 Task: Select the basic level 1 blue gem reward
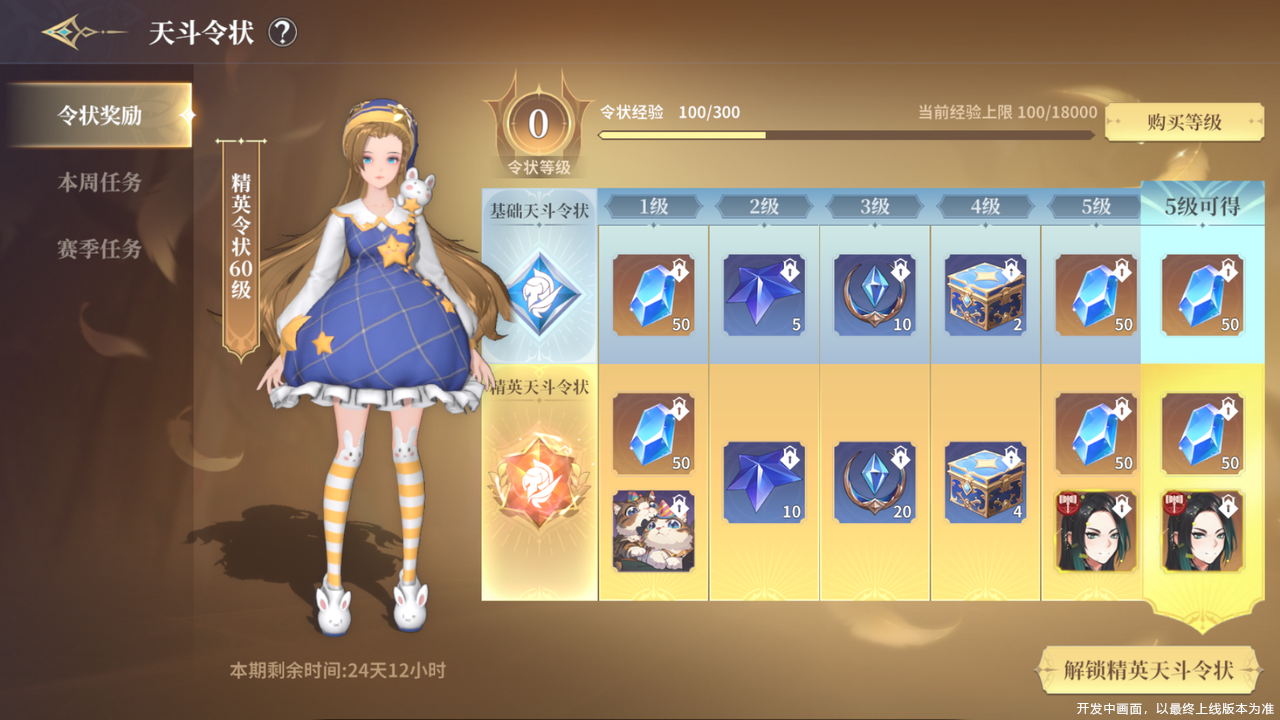(653, 295)
